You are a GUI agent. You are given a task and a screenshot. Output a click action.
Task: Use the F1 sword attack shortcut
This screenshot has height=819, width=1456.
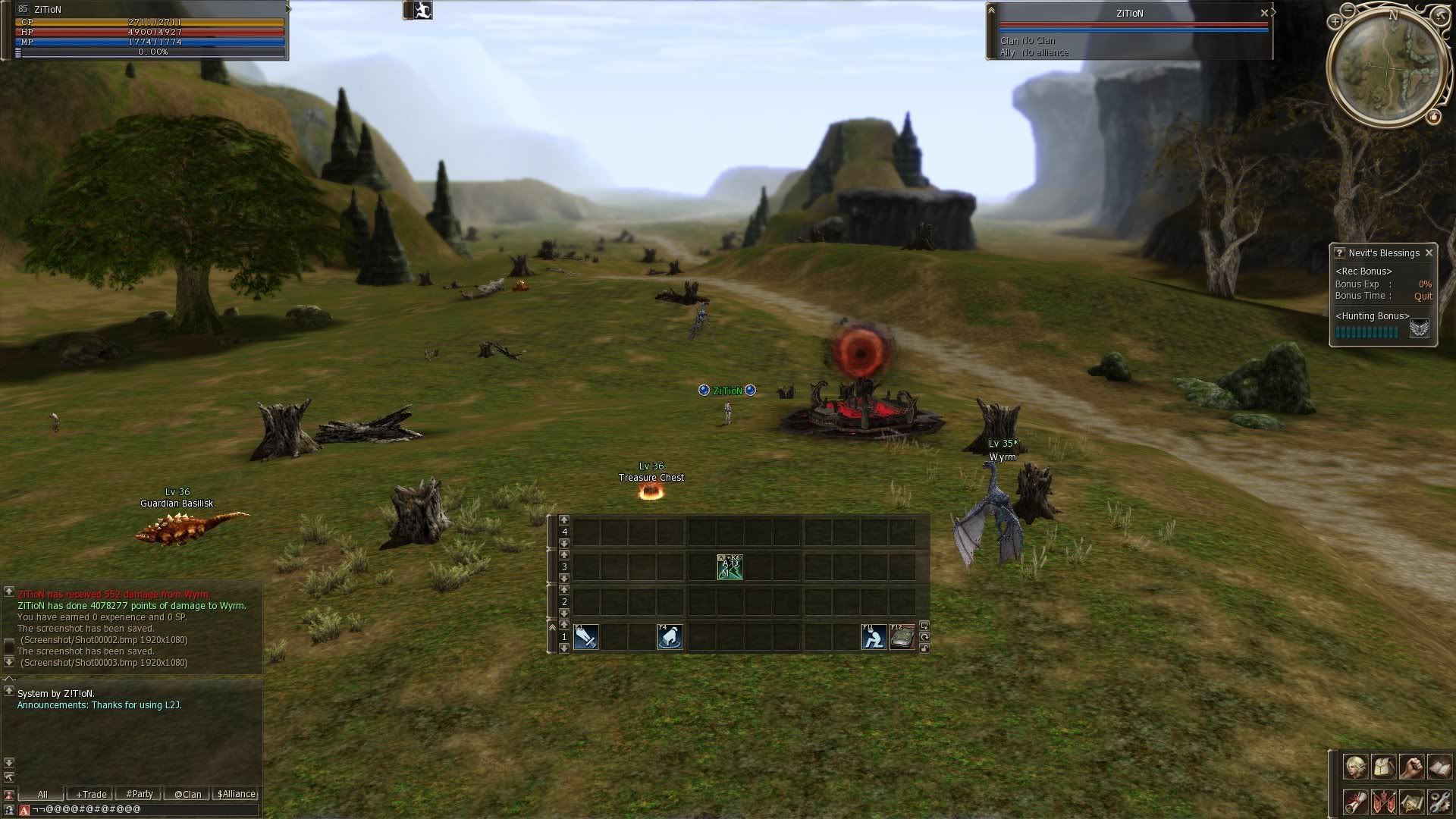586,637
